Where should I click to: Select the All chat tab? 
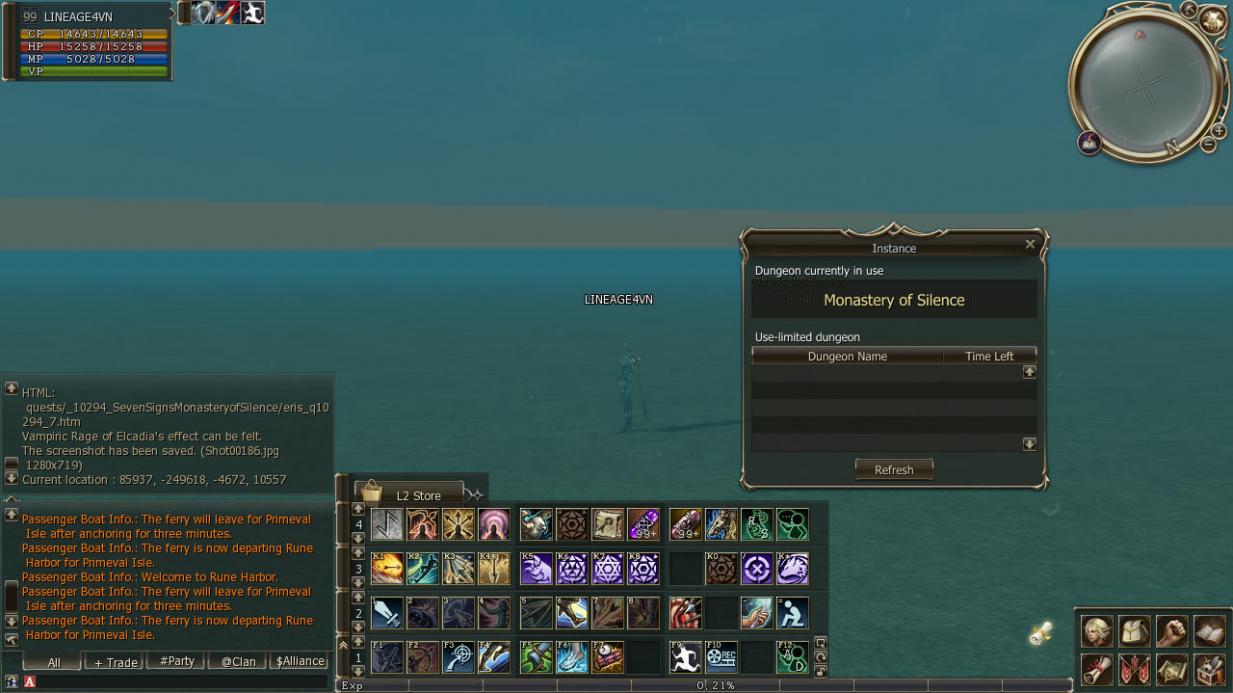[x=53, y=662]
